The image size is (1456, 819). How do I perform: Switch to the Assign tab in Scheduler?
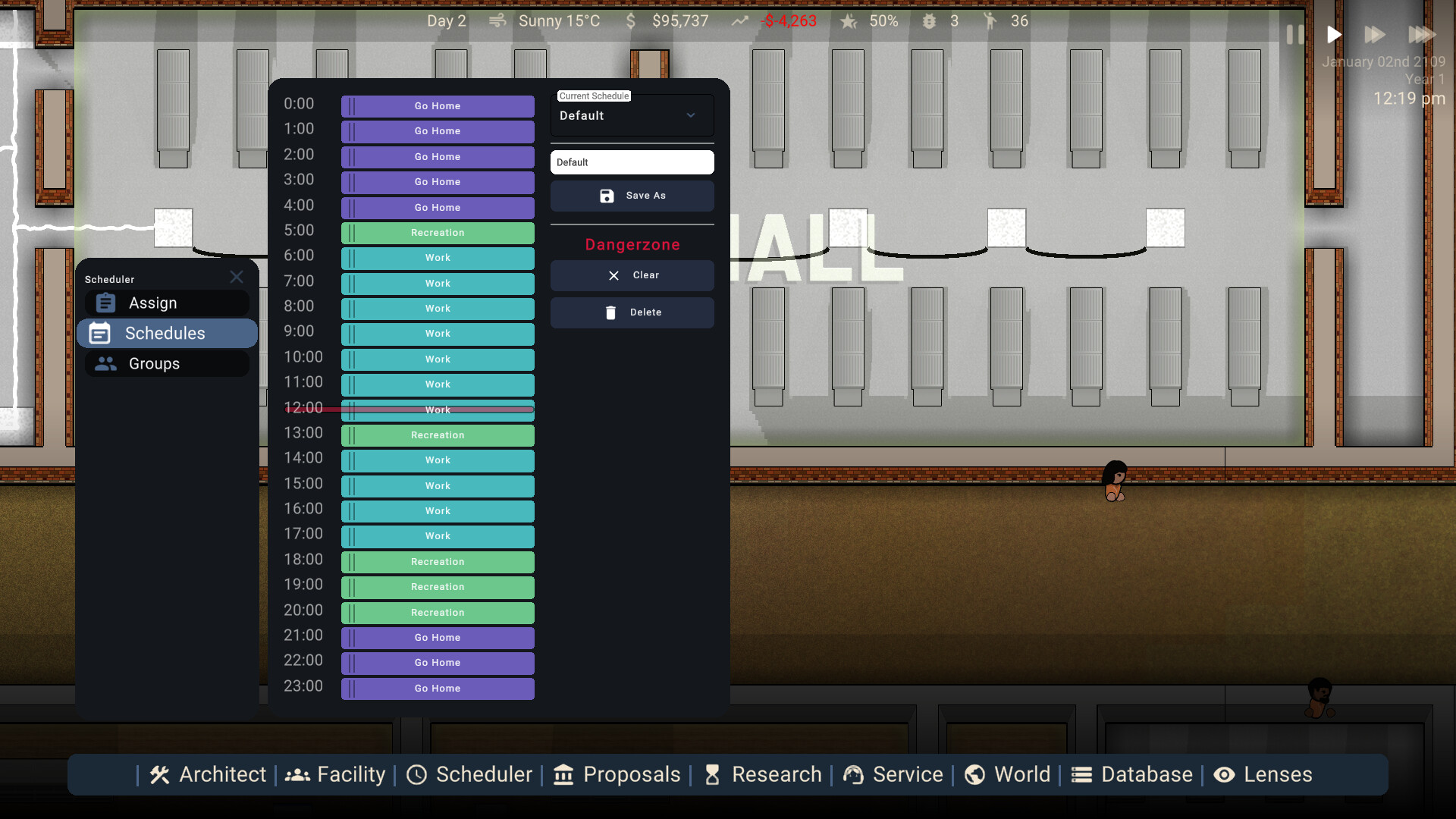[167, 303]
